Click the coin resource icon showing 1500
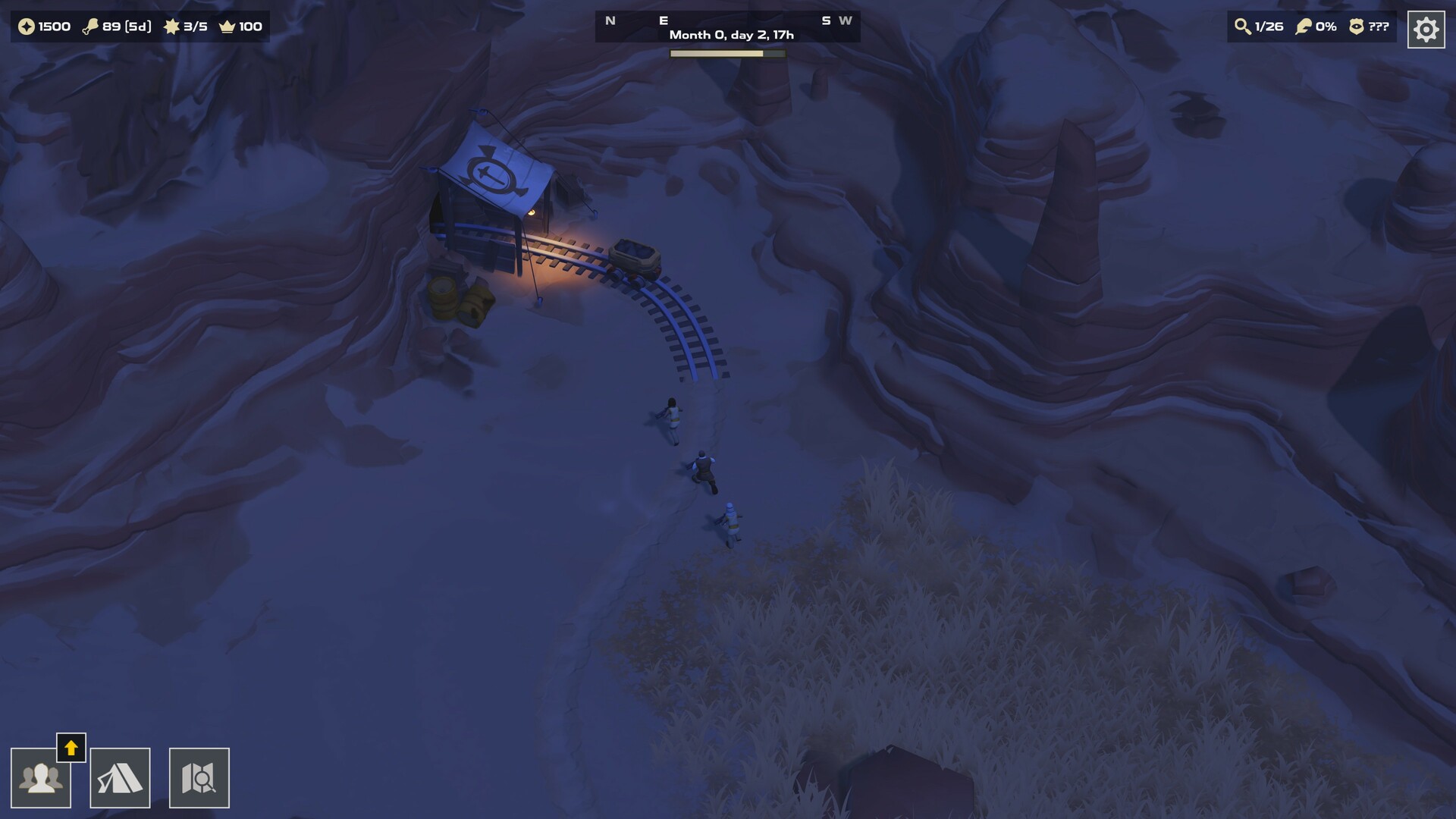This screenshot has width=1456, height=819. coord(27,27)
